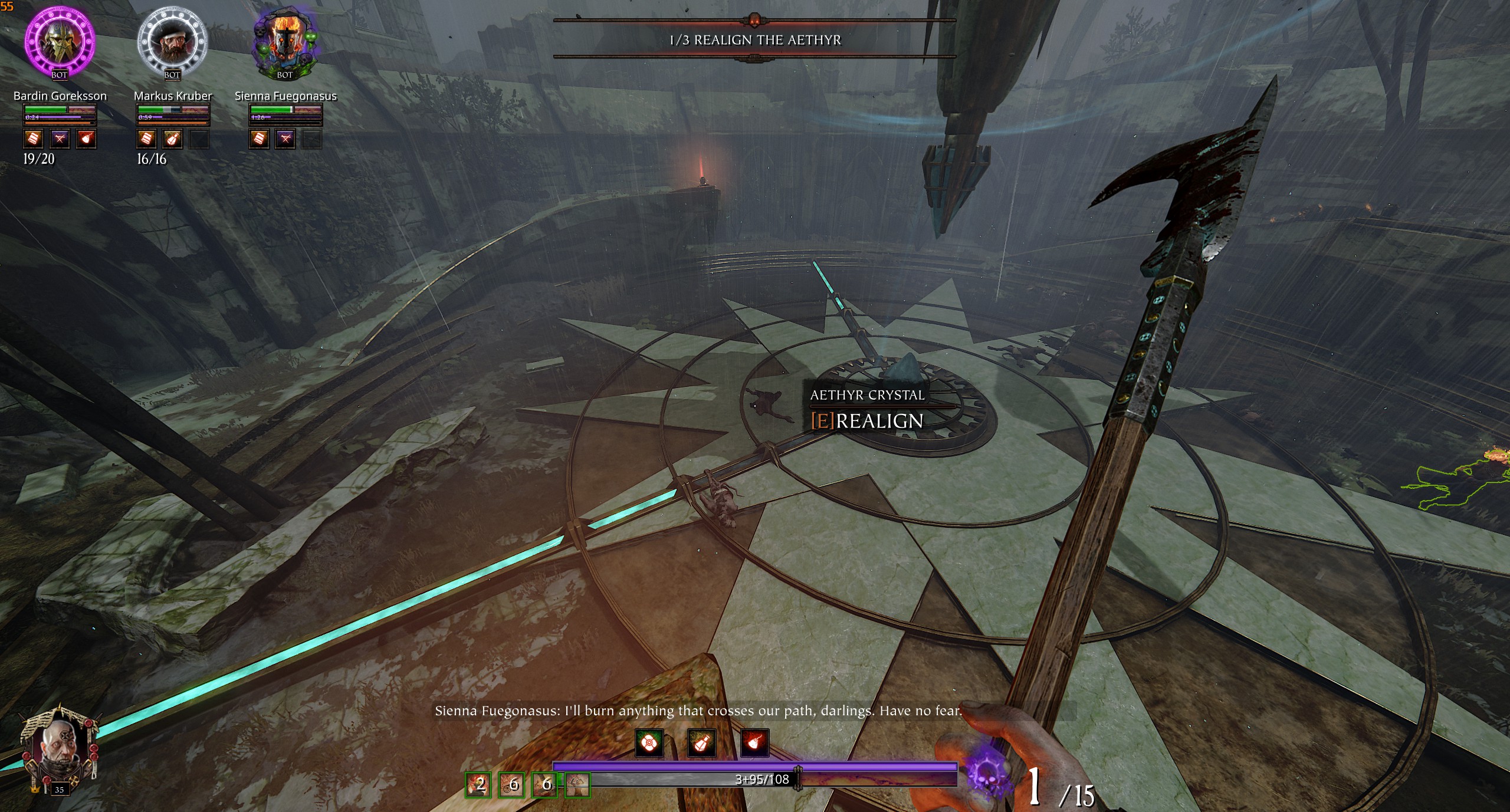Click the rightmost buff icon without a number
The height and width of the screenshot is (812, 1510).
point(577,784)
